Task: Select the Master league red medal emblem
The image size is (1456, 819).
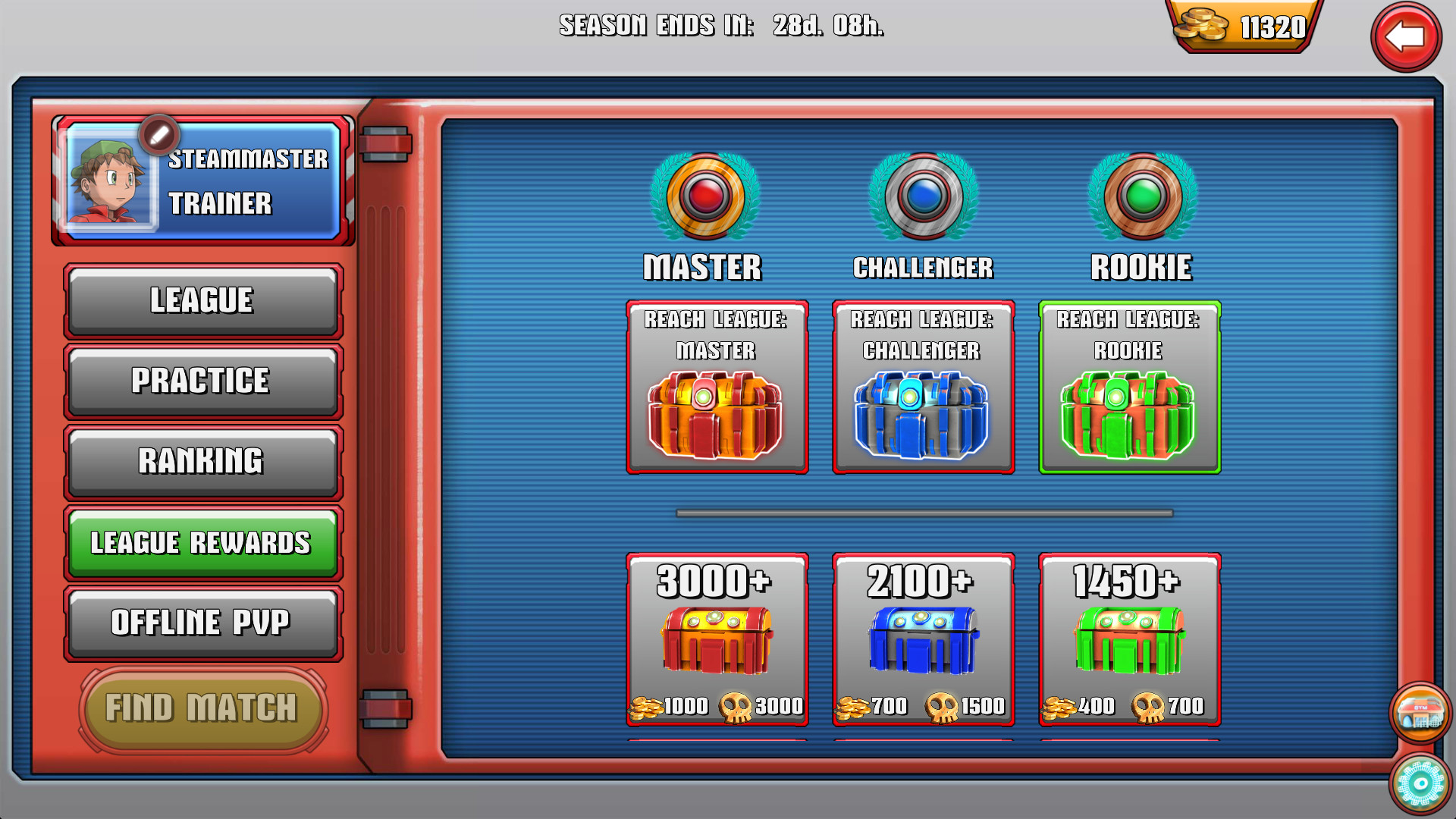Action: (x=704, y=196)
